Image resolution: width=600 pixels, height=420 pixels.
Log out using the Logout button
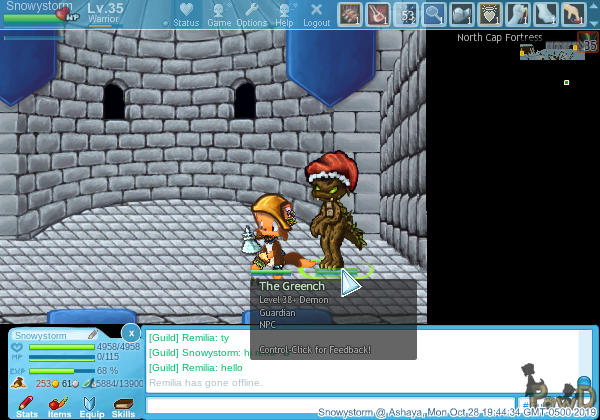point(316,14)
